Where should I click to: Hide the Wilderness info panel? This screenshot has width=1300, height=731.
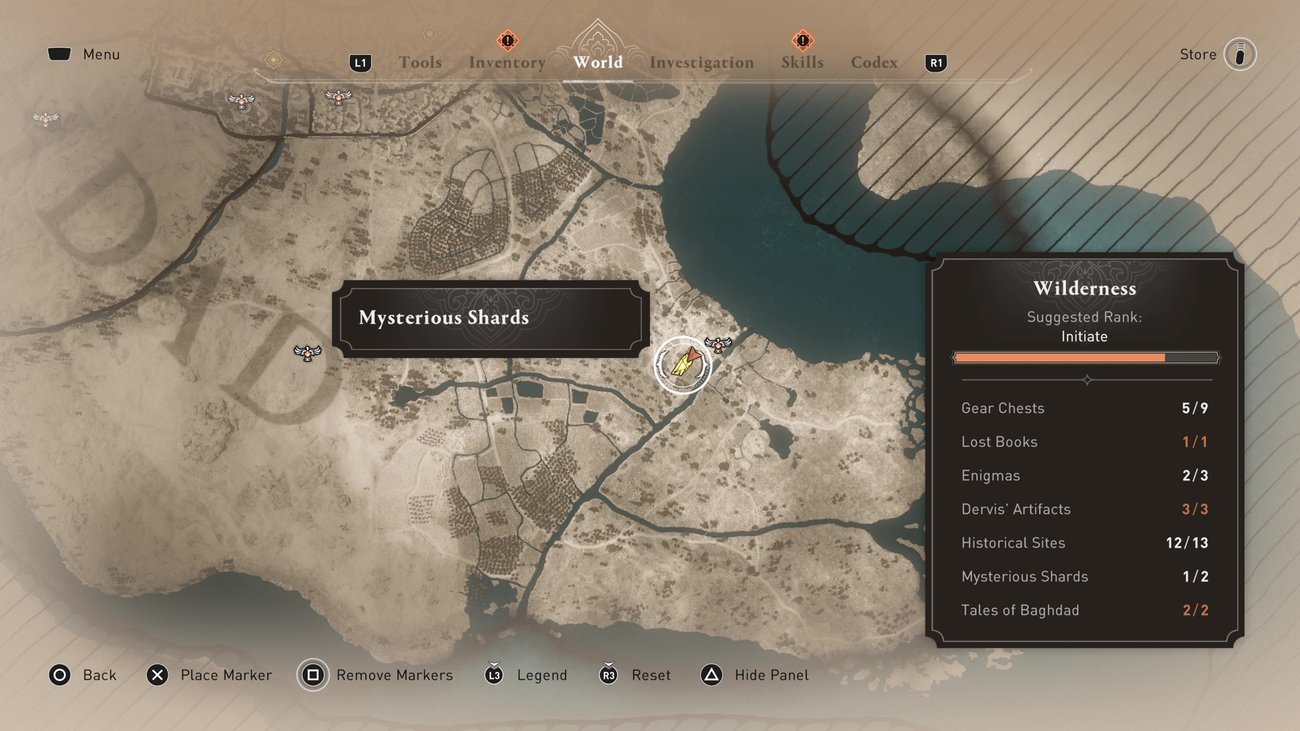754,675
